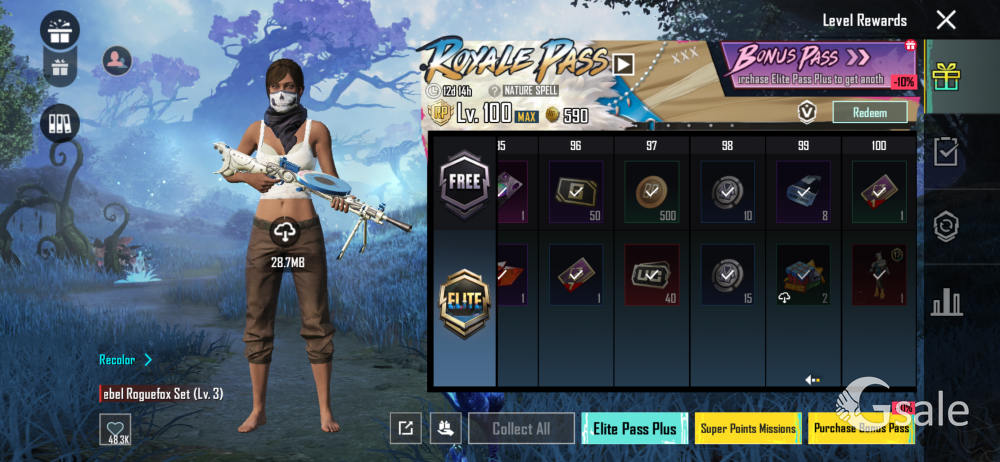The width and height of the screenshot is (1000, 462).
Task: Open the Elite Pass Plus purchase
Action: (x=634, y=428)
